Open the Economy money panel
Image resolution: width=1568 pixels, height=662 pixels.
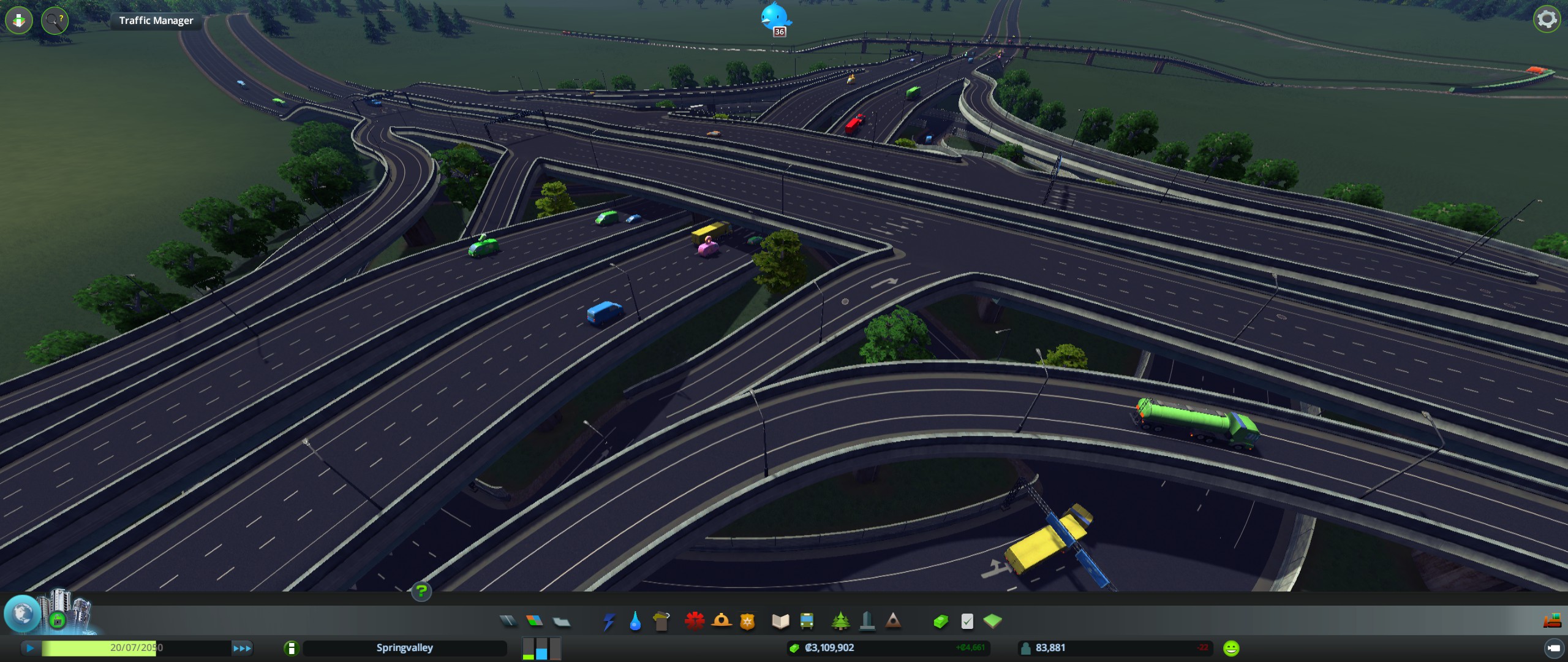tap(941, 622)
